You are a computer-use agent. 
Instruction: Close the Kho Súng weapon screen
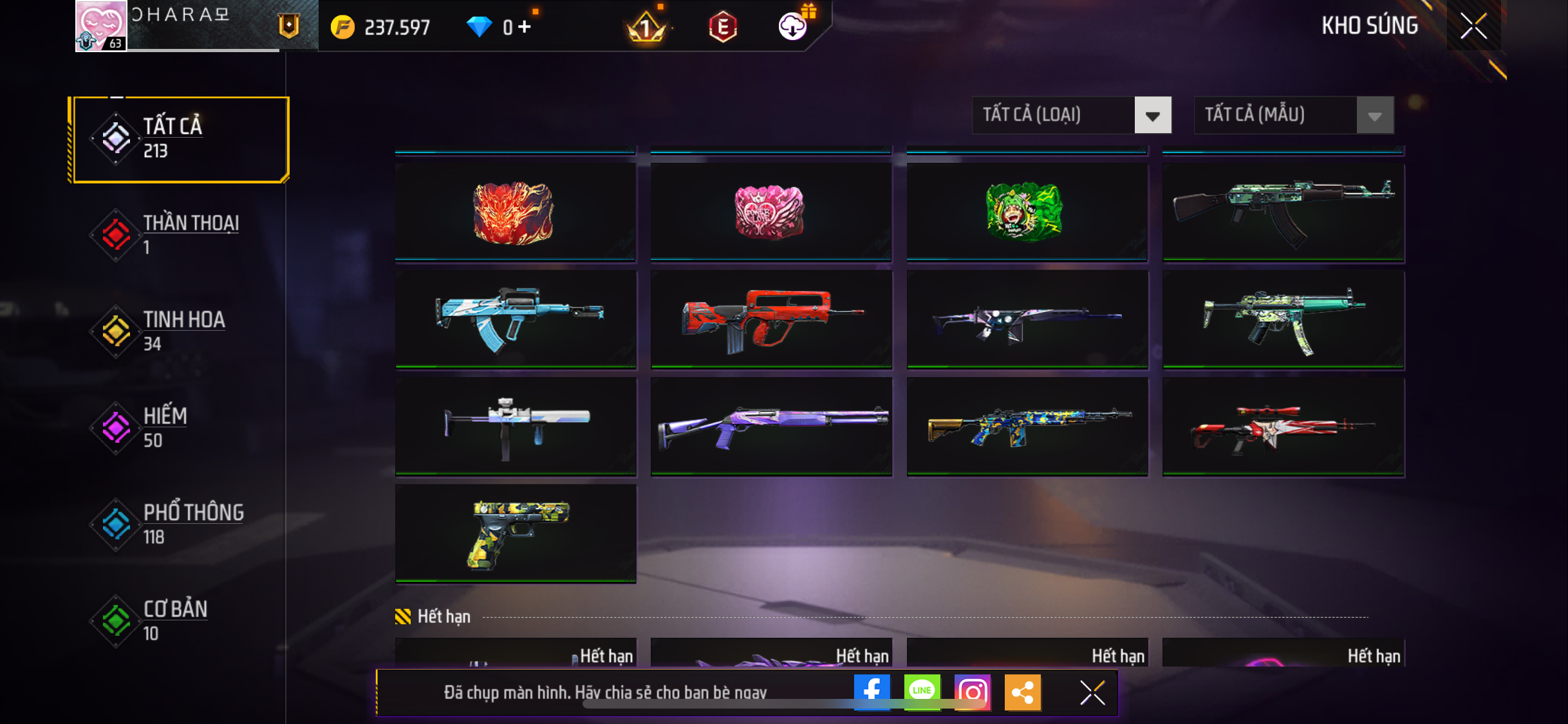[1473, 26]
